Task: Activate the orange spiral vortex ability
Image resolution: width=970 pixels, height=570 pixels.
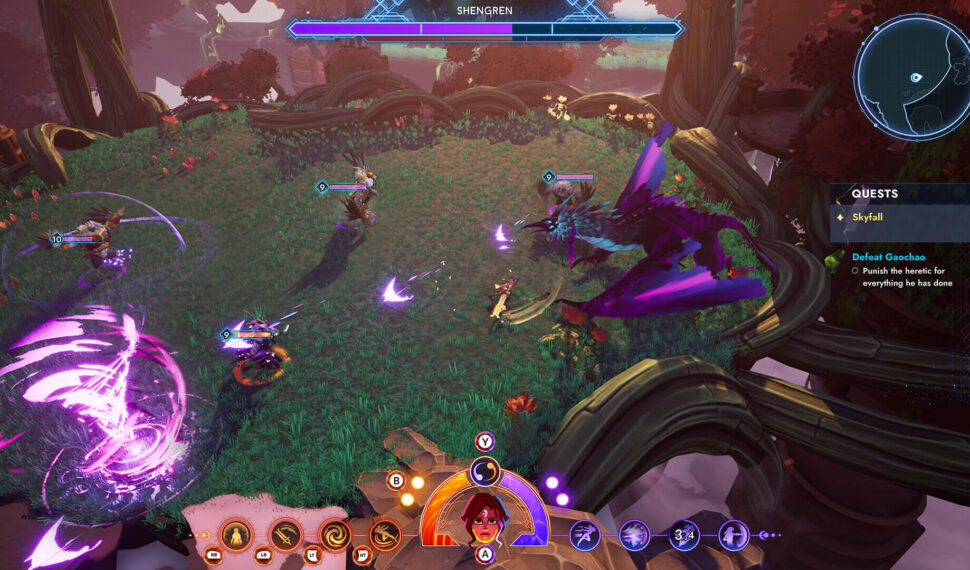Action: pyautogui.click(x=335, y=535)
